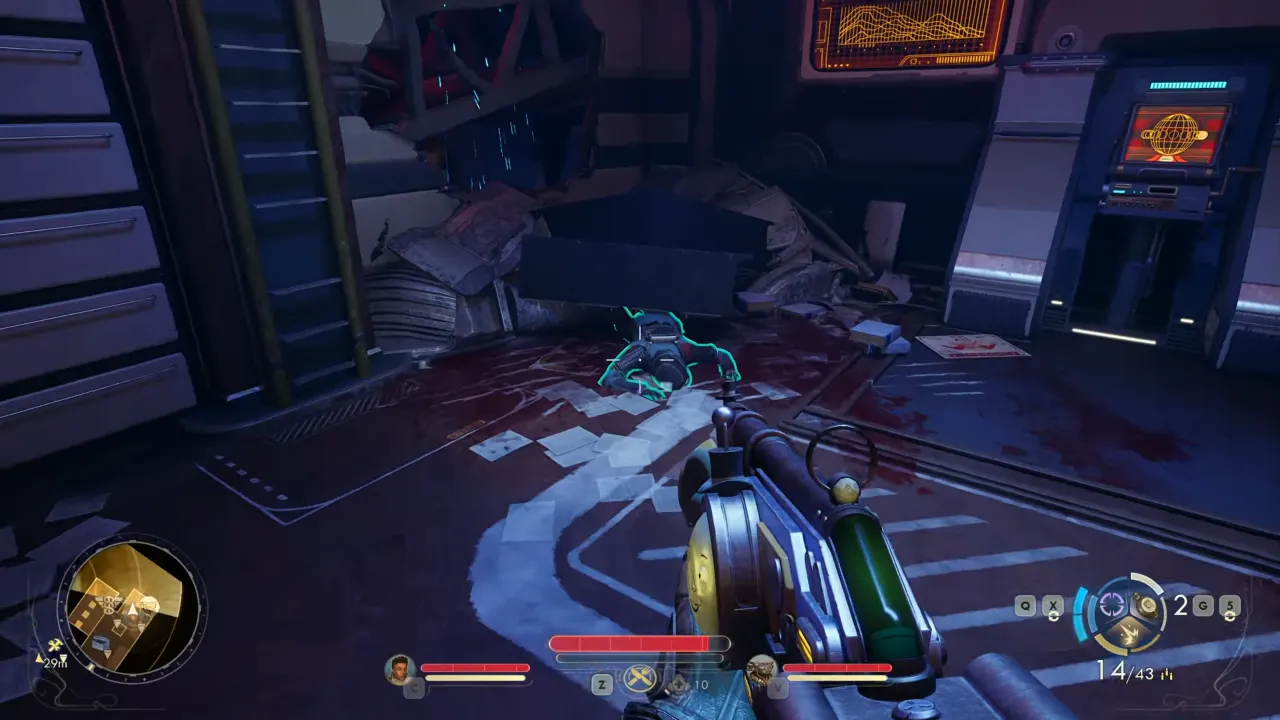Toggle the cycle indicator under the X keybind
The height and width of the screenshot is (720, 1280).
[1054, 616]
